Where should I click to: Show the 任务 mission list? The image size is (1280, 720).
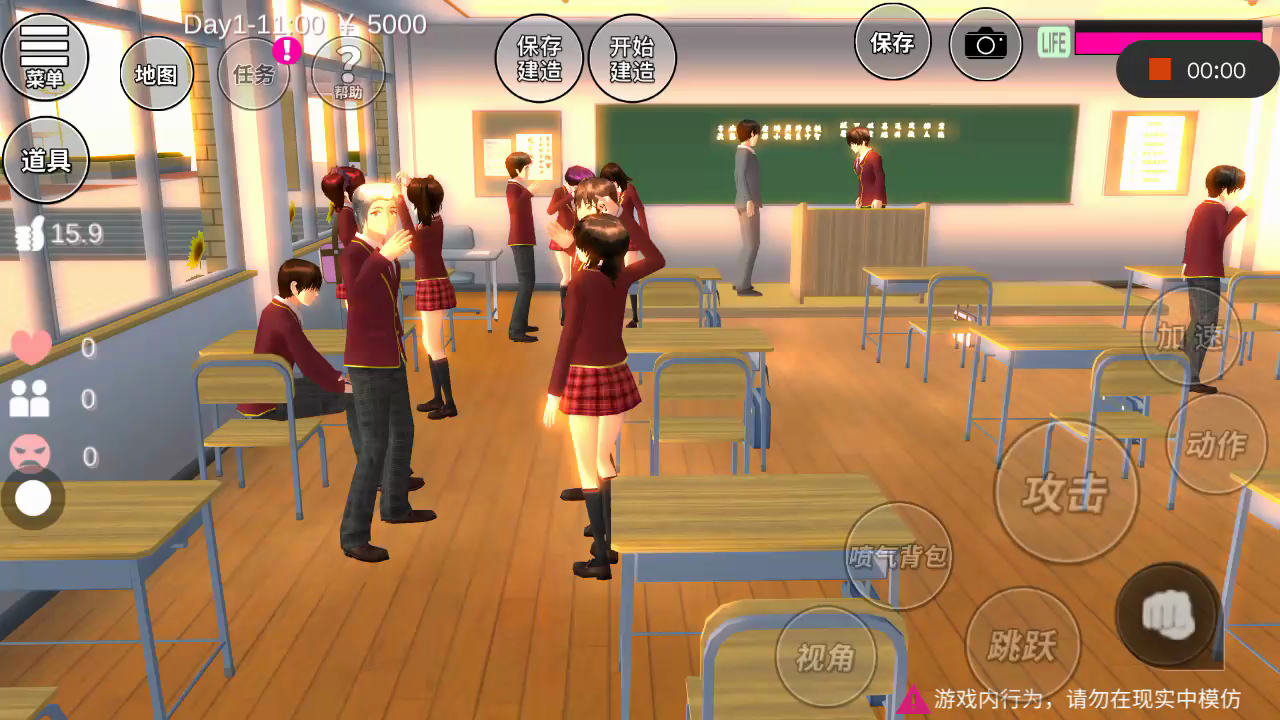tap(254, 74)
